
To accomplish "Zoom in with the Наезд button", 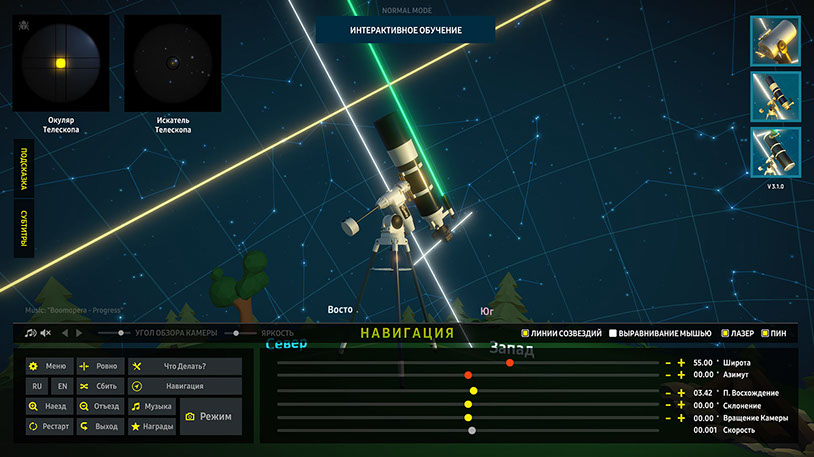I will [x=49, y=407].
